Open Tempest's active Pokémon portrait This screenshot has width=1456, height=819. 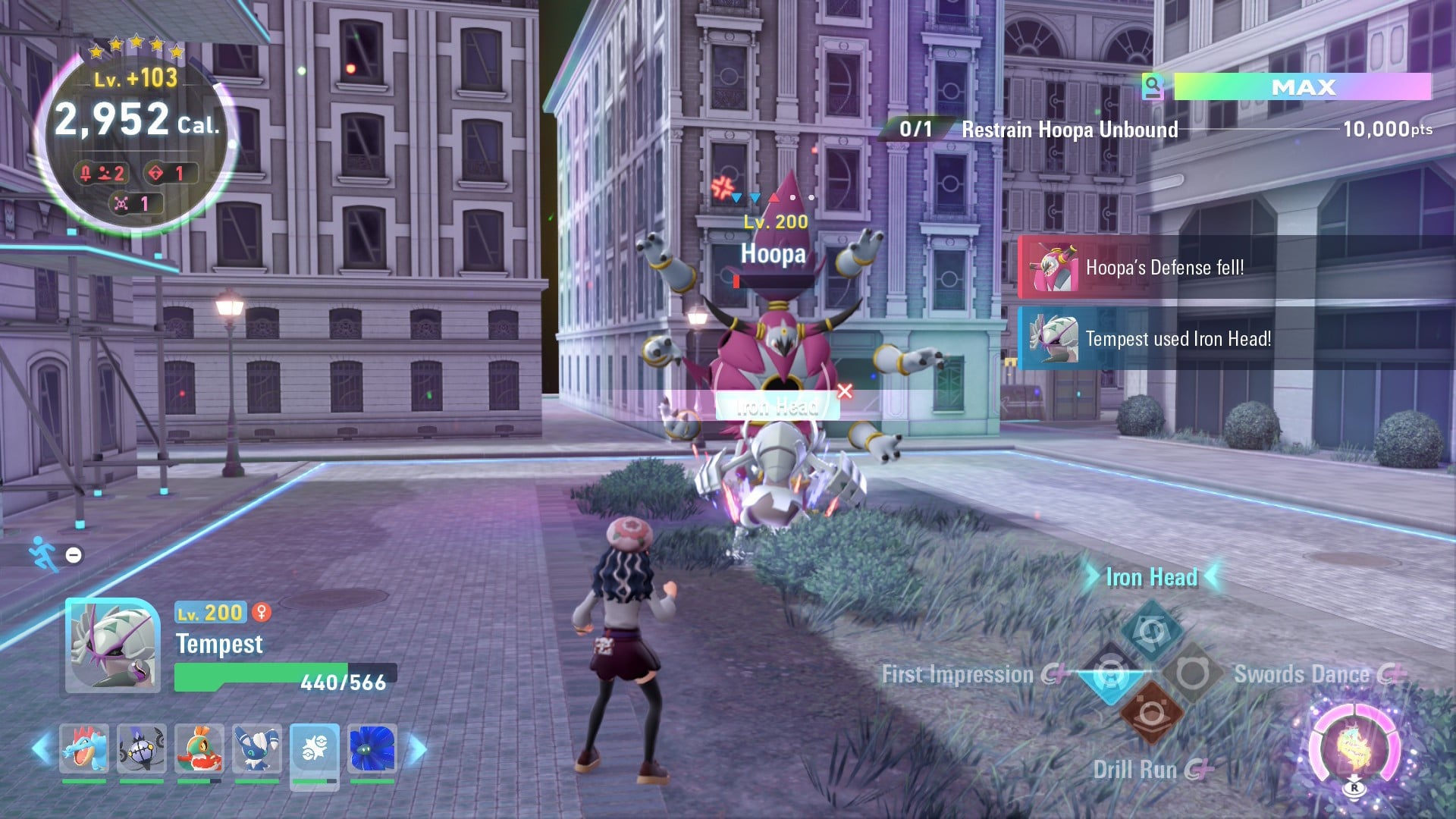tap(112, 646)
